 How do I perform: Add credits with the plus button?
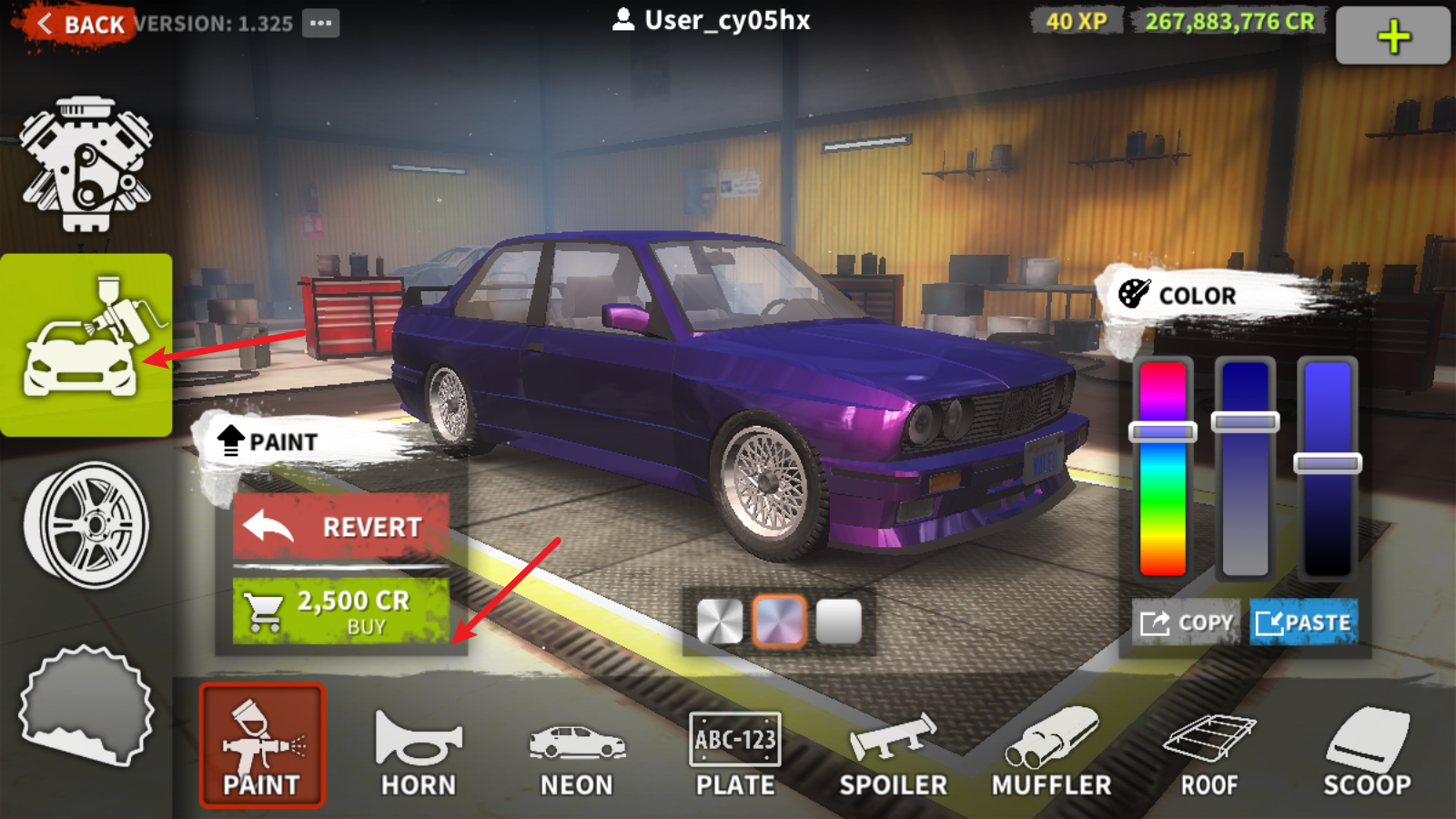(x=1392, y=37)
